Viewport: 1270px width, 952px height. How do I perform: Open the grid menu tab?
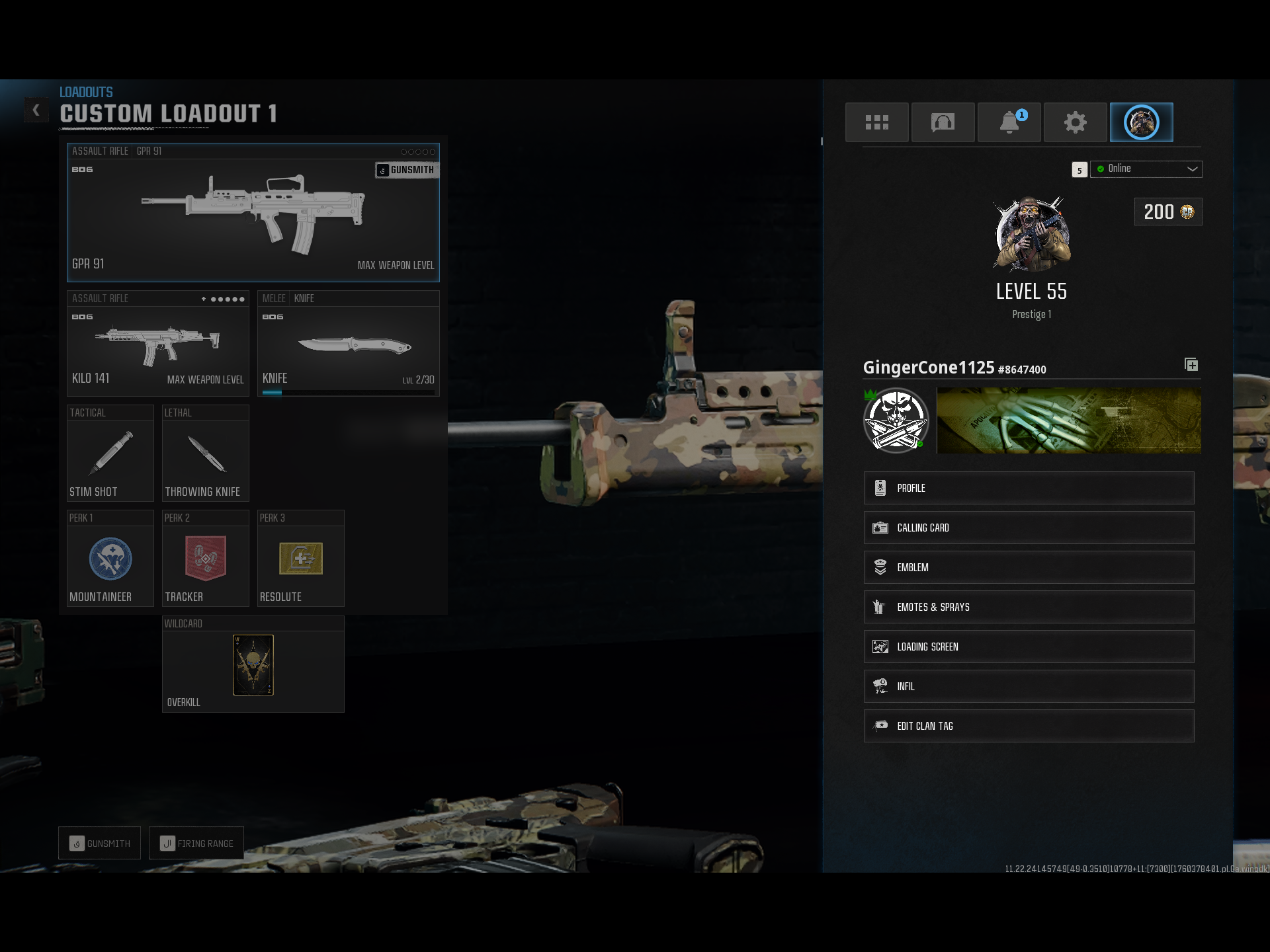pos(876,122)
